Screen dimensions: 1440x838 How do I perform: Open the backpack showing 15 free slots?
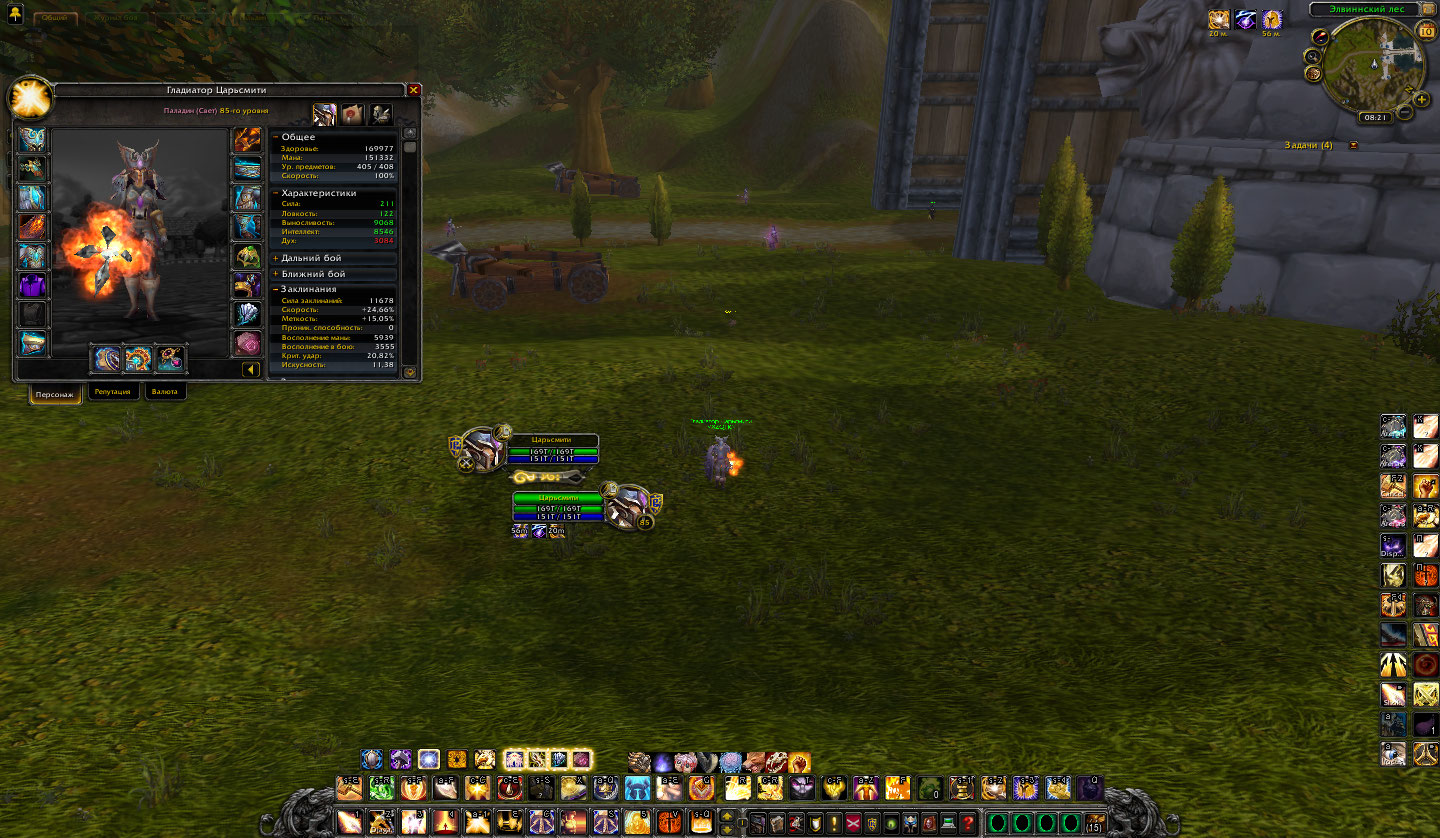(1095, 823)
